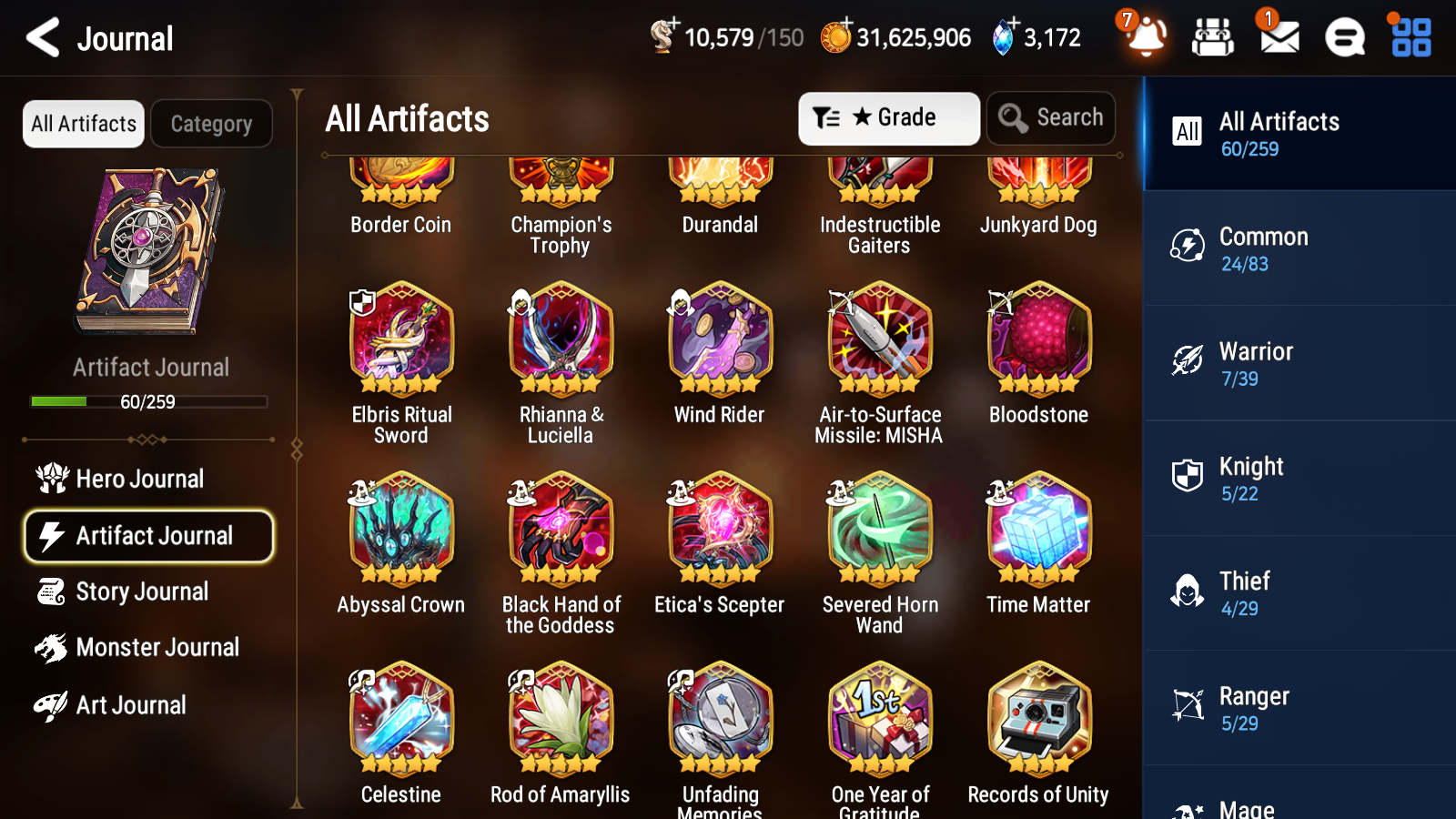Screen dimensions: 1456x819
Task: Switch to the Category tab
Action: pyautogui.click(x=211, y=124)
